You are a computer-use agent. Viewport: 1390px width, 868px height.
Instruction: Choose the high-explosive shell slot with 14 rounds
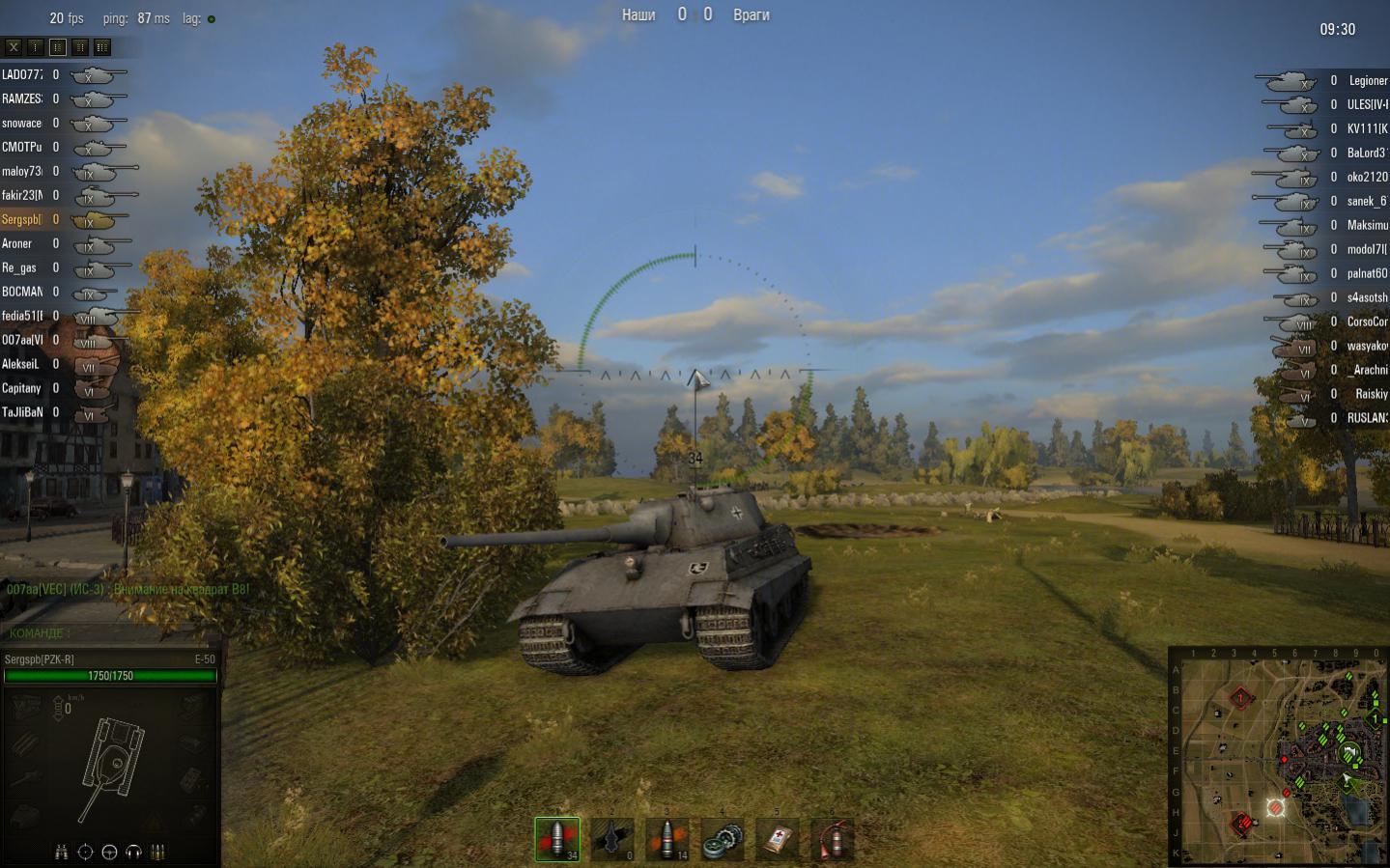click(x=667, y=839)
